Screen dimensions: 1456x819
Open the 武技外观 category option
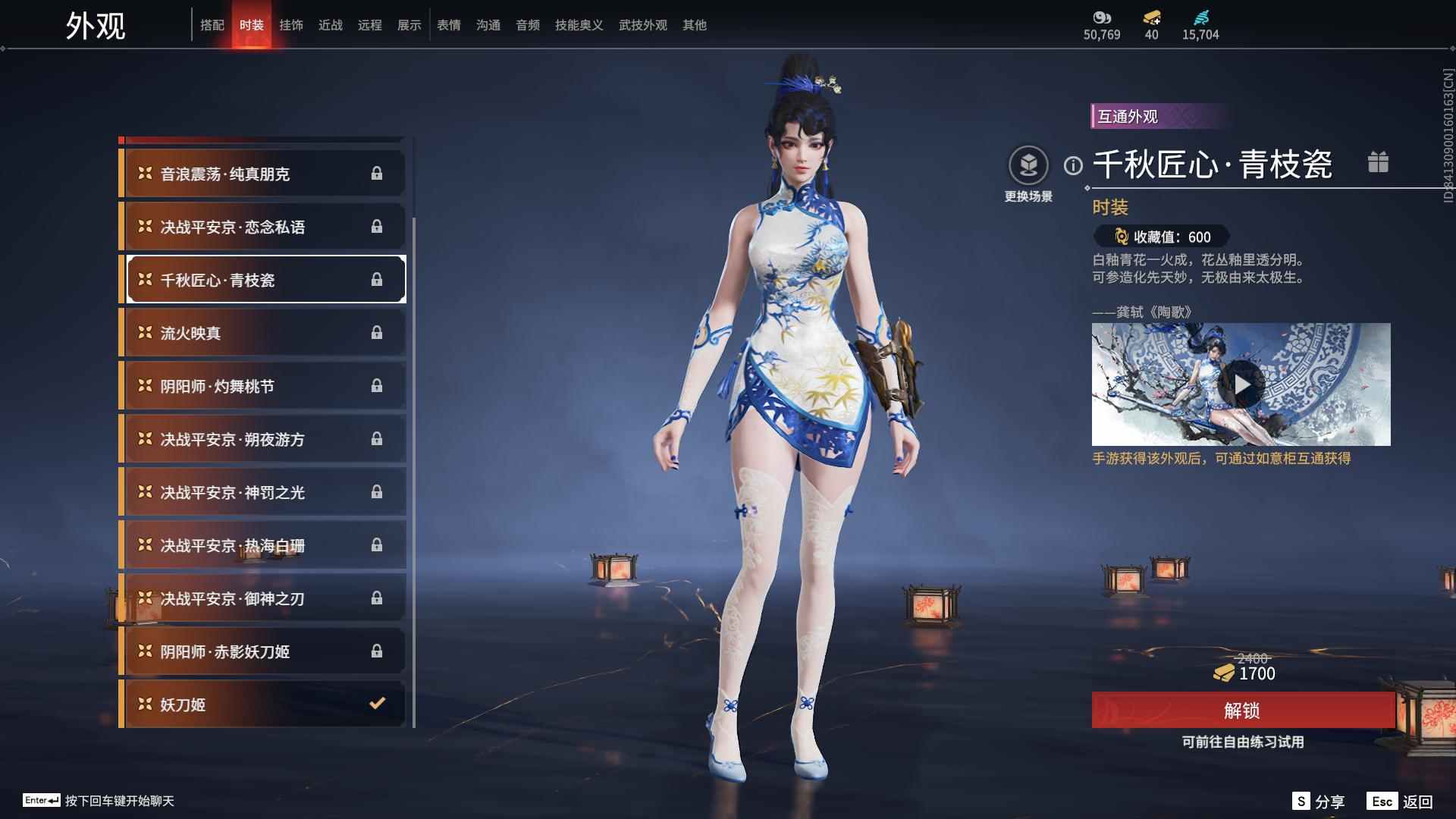pyautogui.click(x=642, y=24)
